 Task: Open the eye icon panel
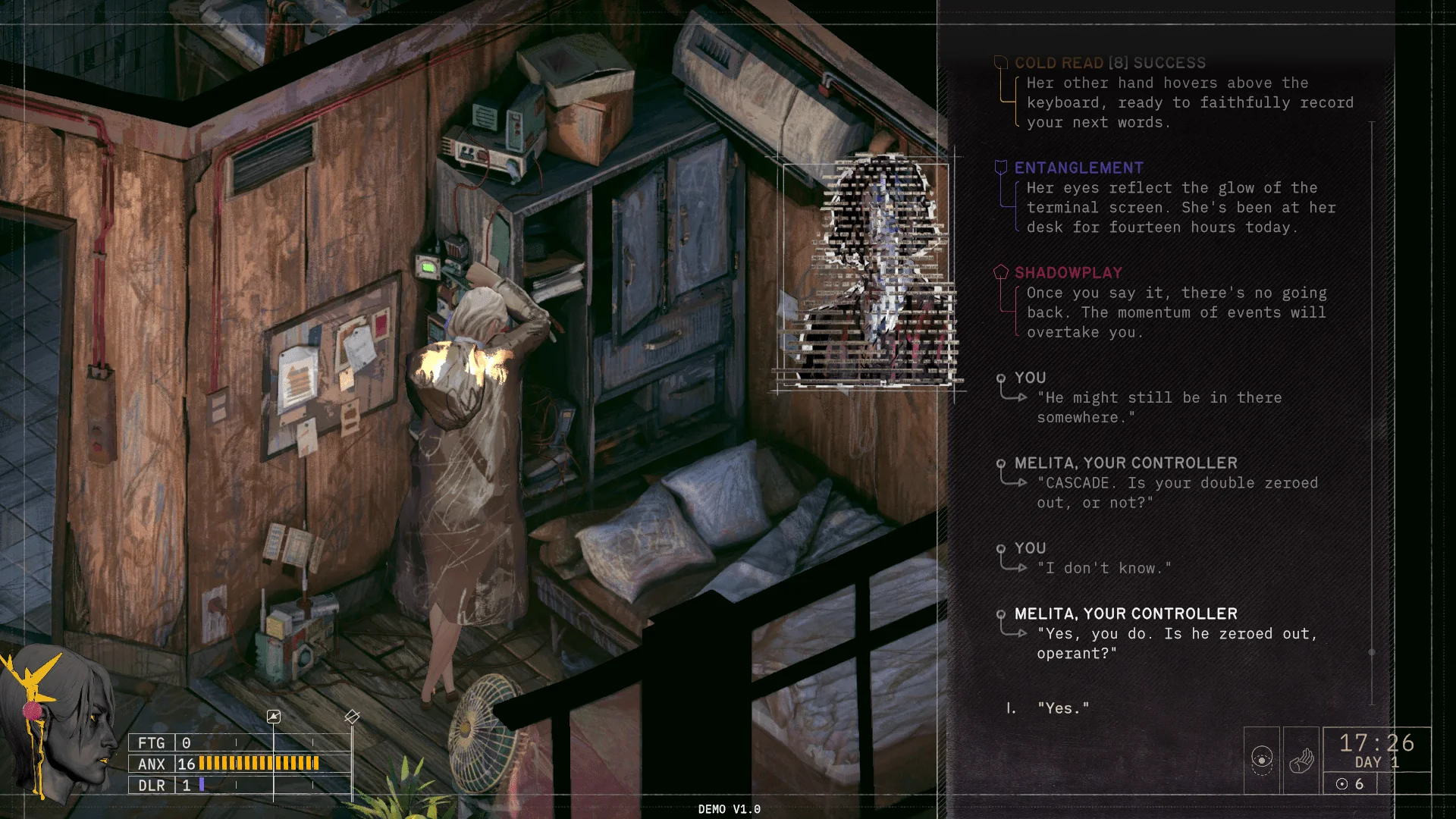pyautogui.click(x=1262, y=760)
